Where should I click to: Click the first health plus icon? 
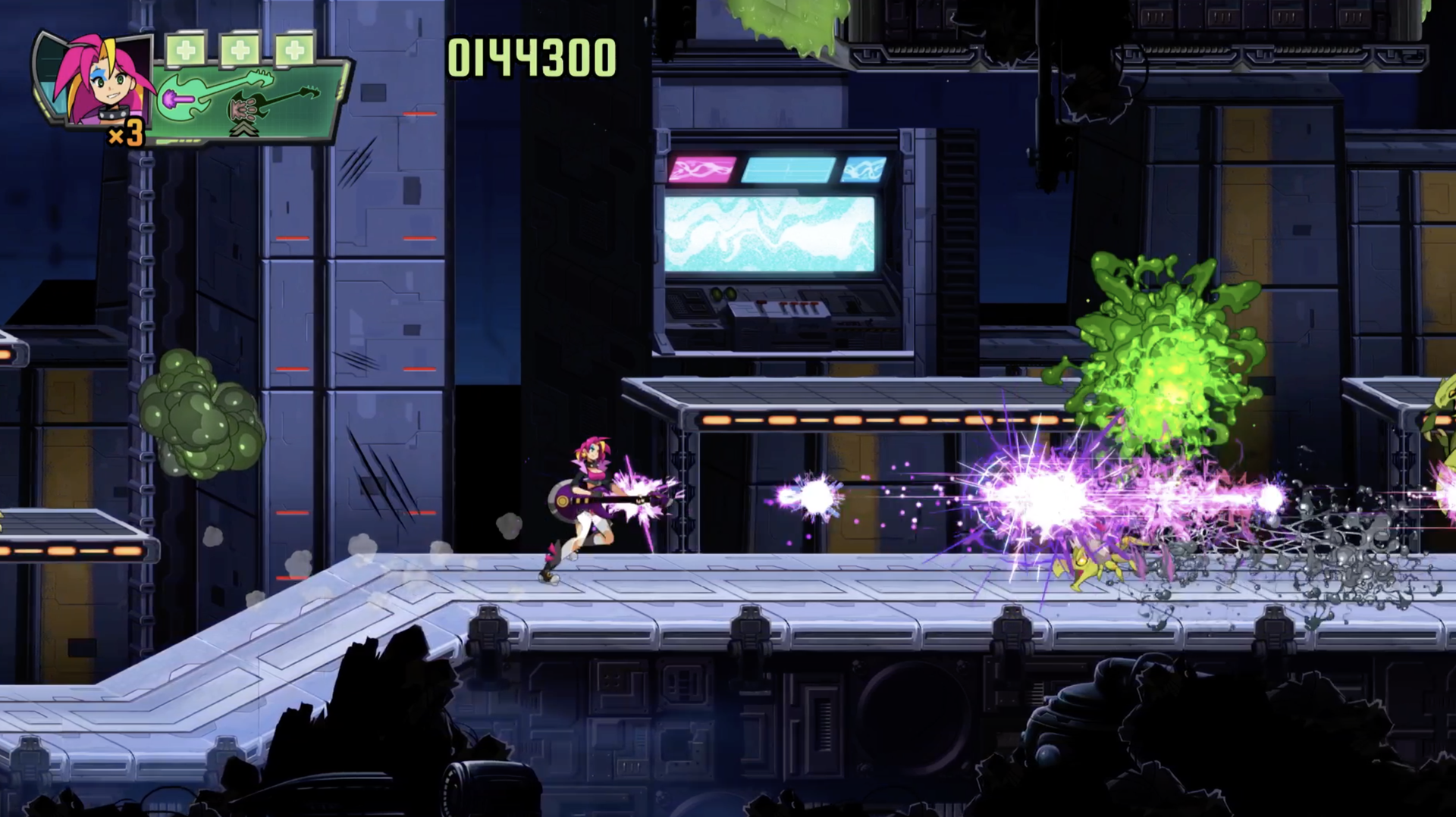(185, 49)
